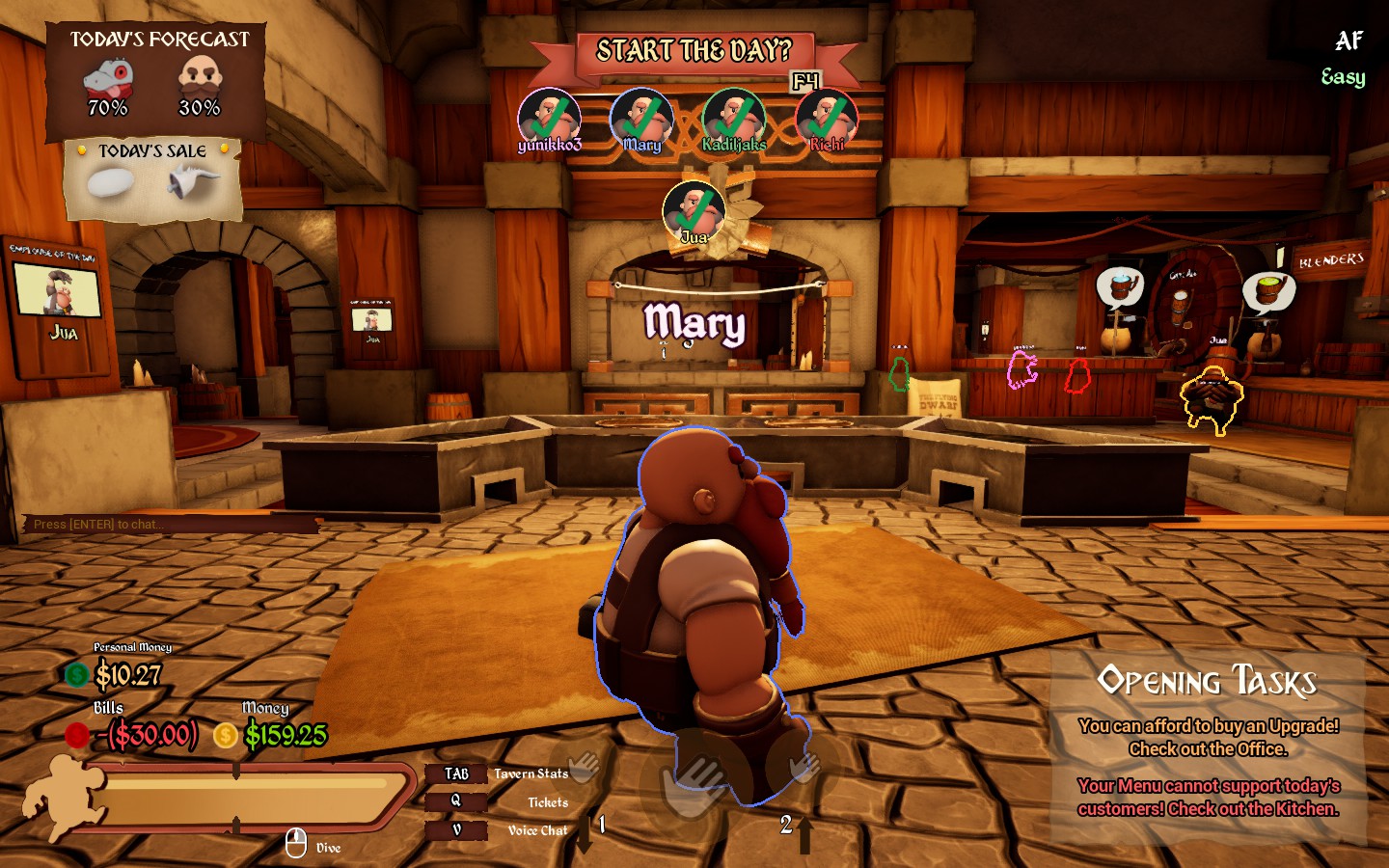
Task: View the Today's Sale panel
Action: click(x=152, y=180)
